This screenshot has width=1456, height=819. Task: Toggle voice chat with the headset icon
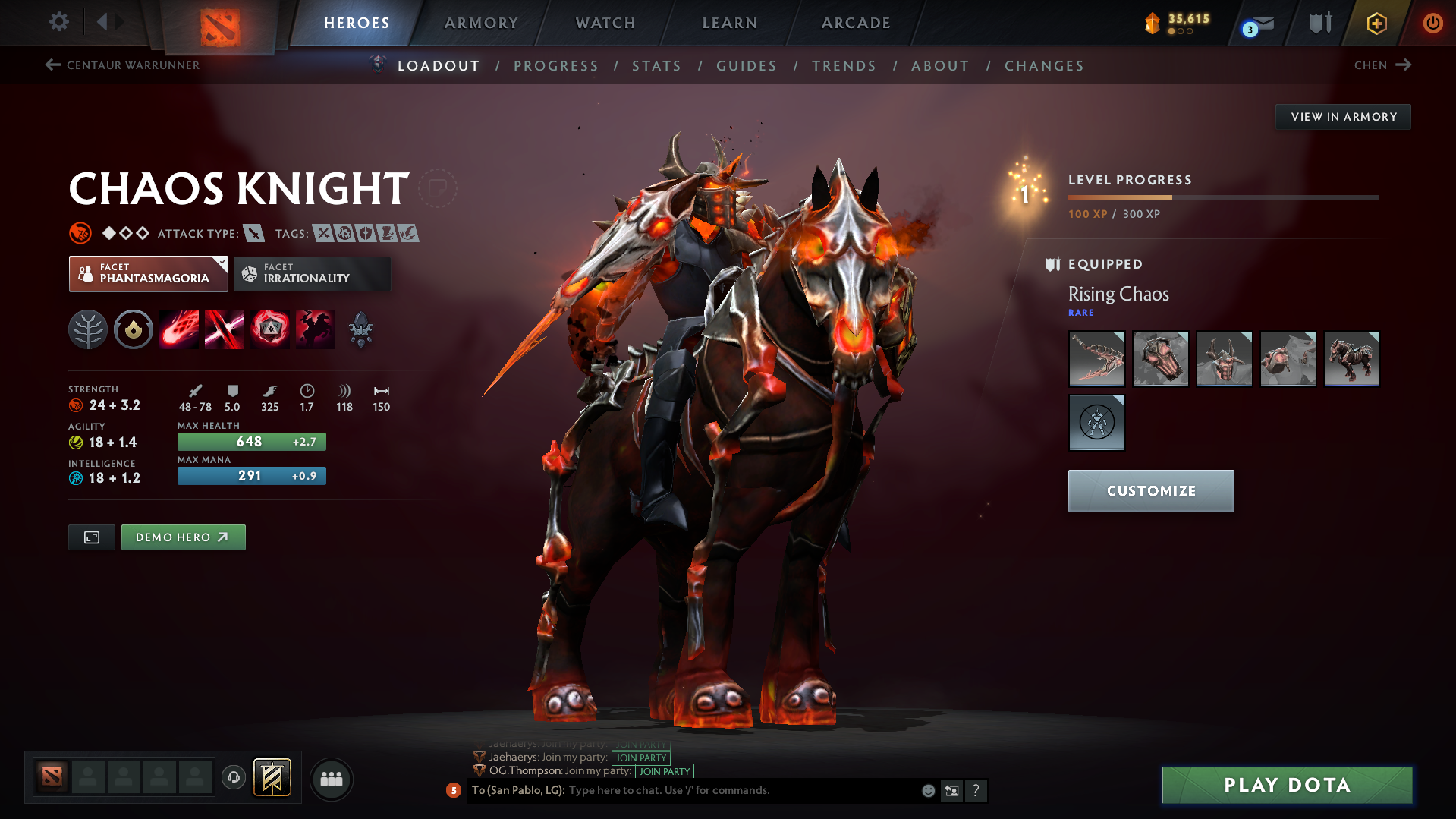233,779
